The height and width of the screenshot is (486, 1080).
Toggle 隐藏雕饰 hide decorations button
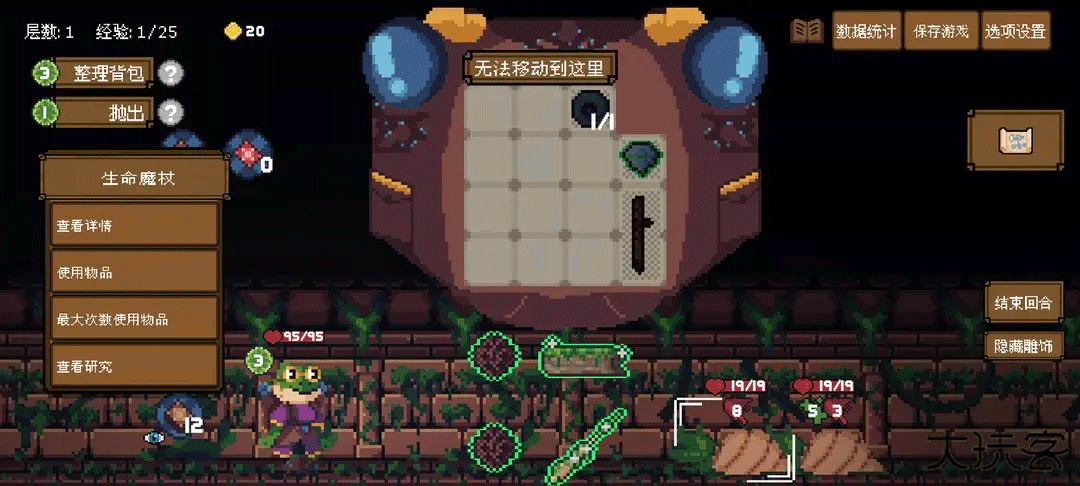point(1020,346)
